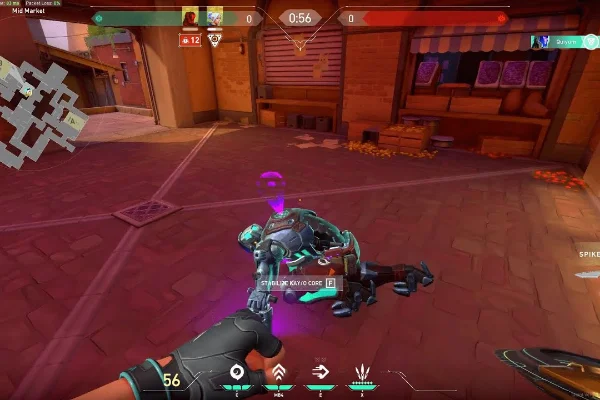Screen dimensions: 600x400
Task: Use the Updraft upward-chevrons ability
Action: [x=278, y=373]
